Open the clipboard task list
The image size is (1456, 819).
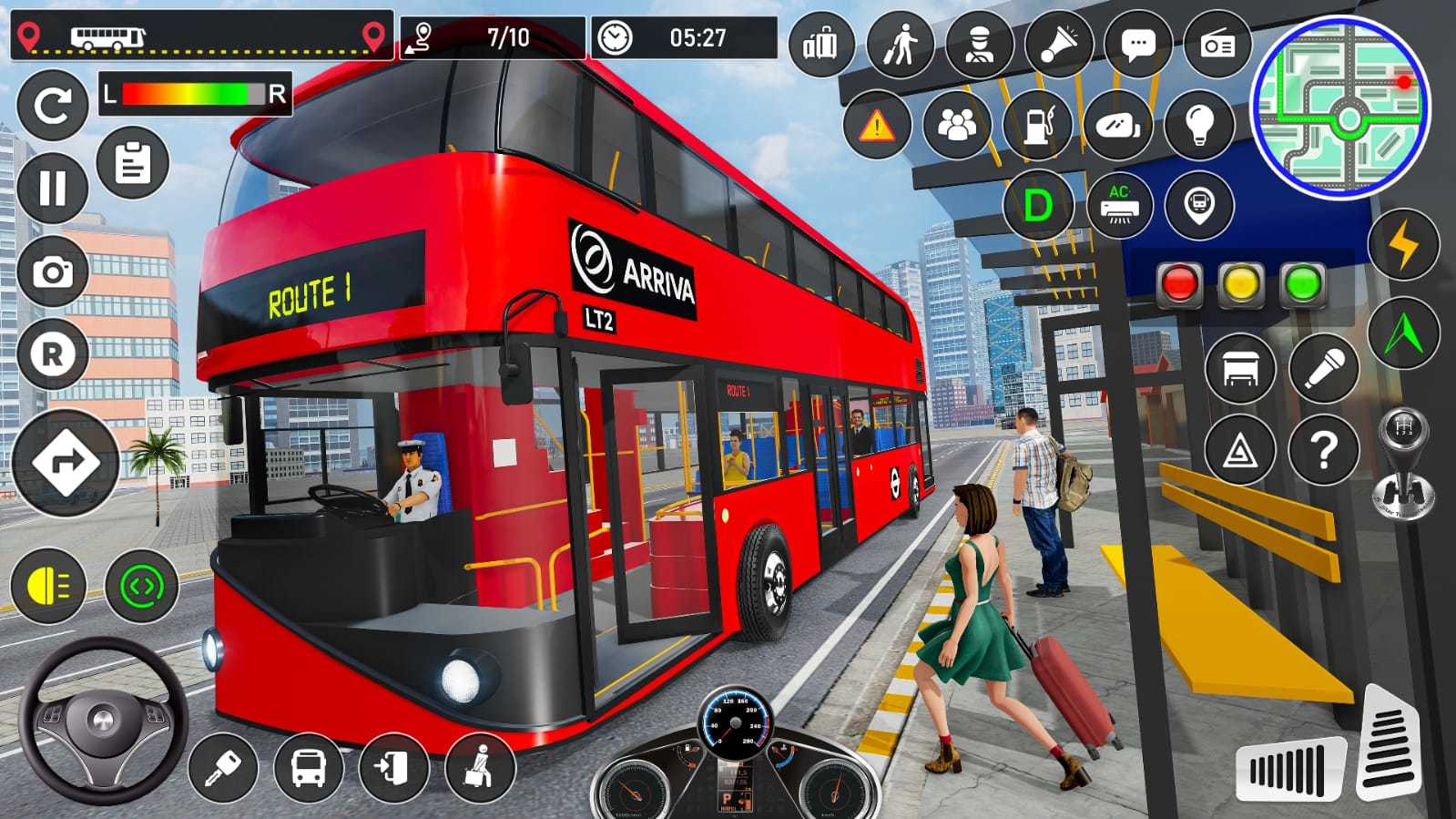pos(133,164)
